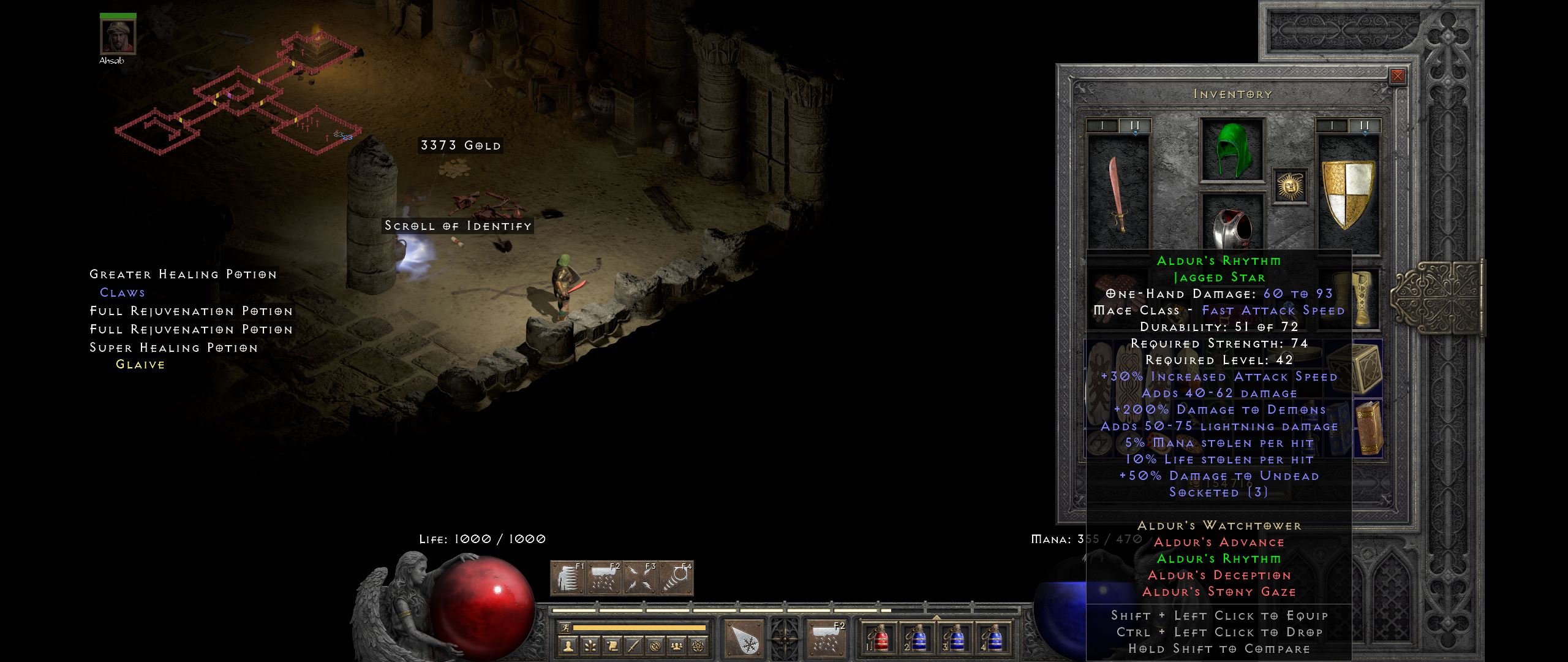Open the quest log scroll icon
Viewport: 1568px width, 662px height.
point(612,645)
